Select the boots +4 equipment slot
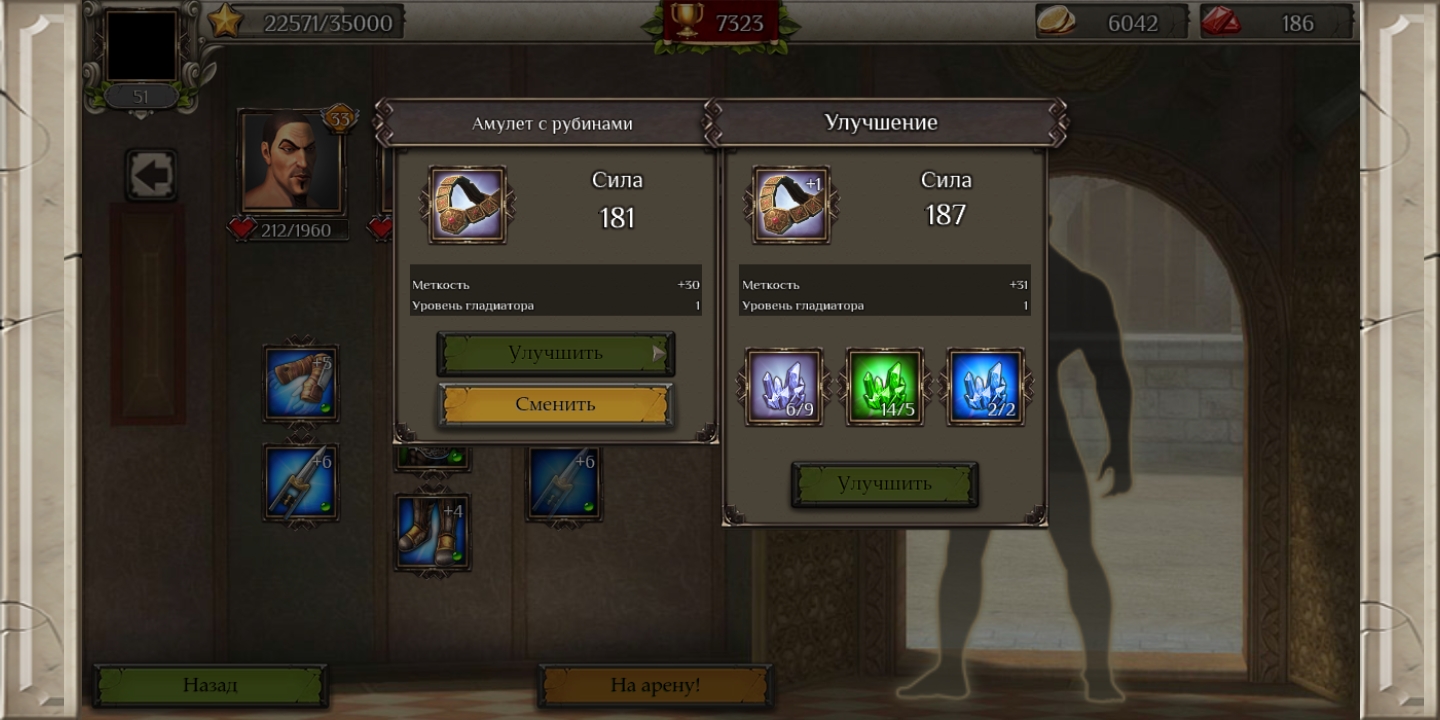Viewport: 1440px width, 720px height. (x=432, y=532)
